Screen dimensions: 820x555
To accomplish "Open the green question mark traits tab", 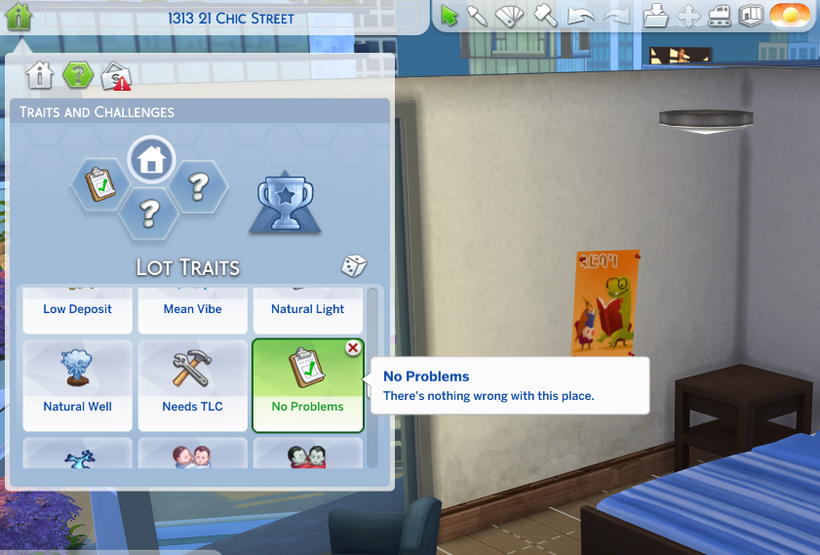I will pyautogui.click(x=77, y=75).
